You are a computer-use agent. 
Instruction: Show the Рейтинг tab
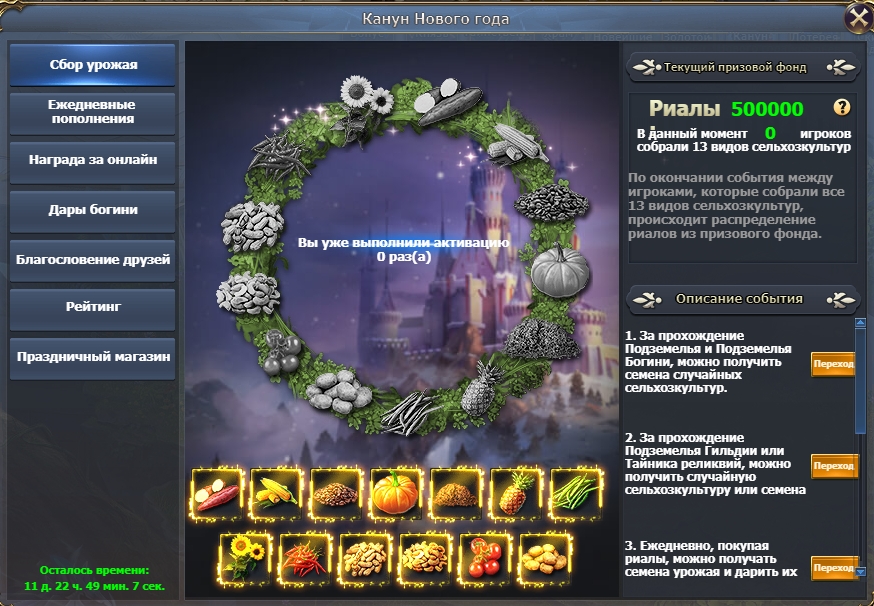(93, 307)
